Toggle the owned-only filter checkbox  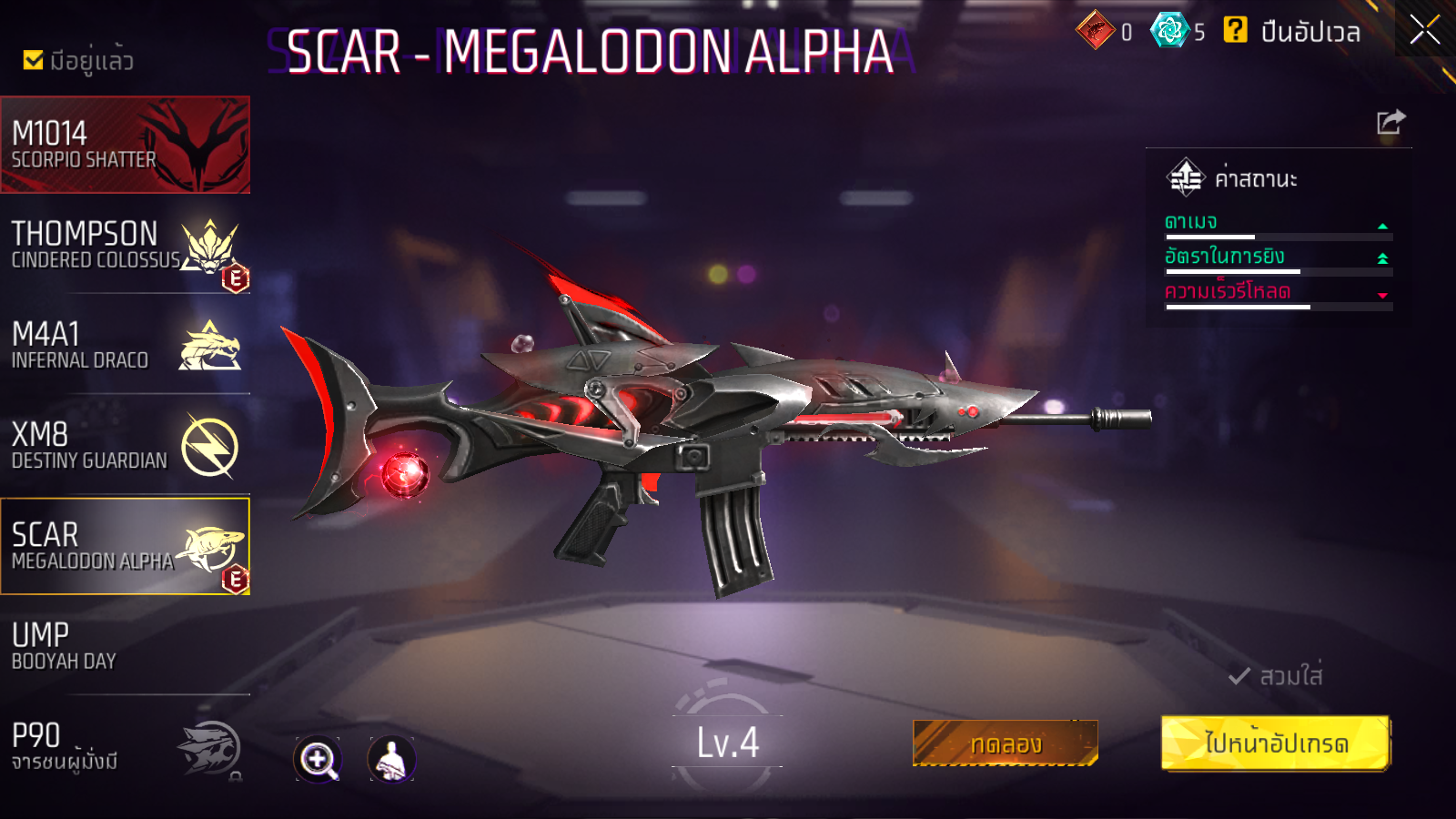click(x=34, y=60)
